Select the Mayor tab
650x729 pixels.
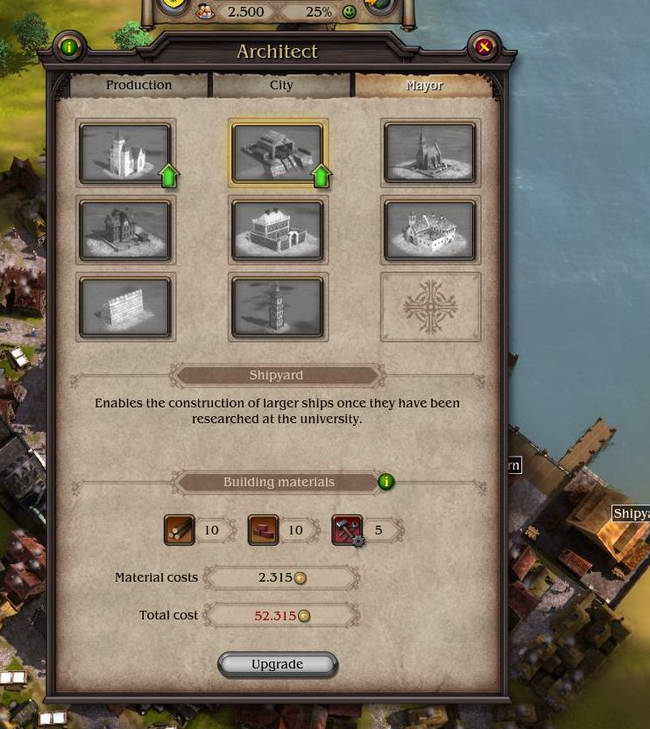(424, 86)
